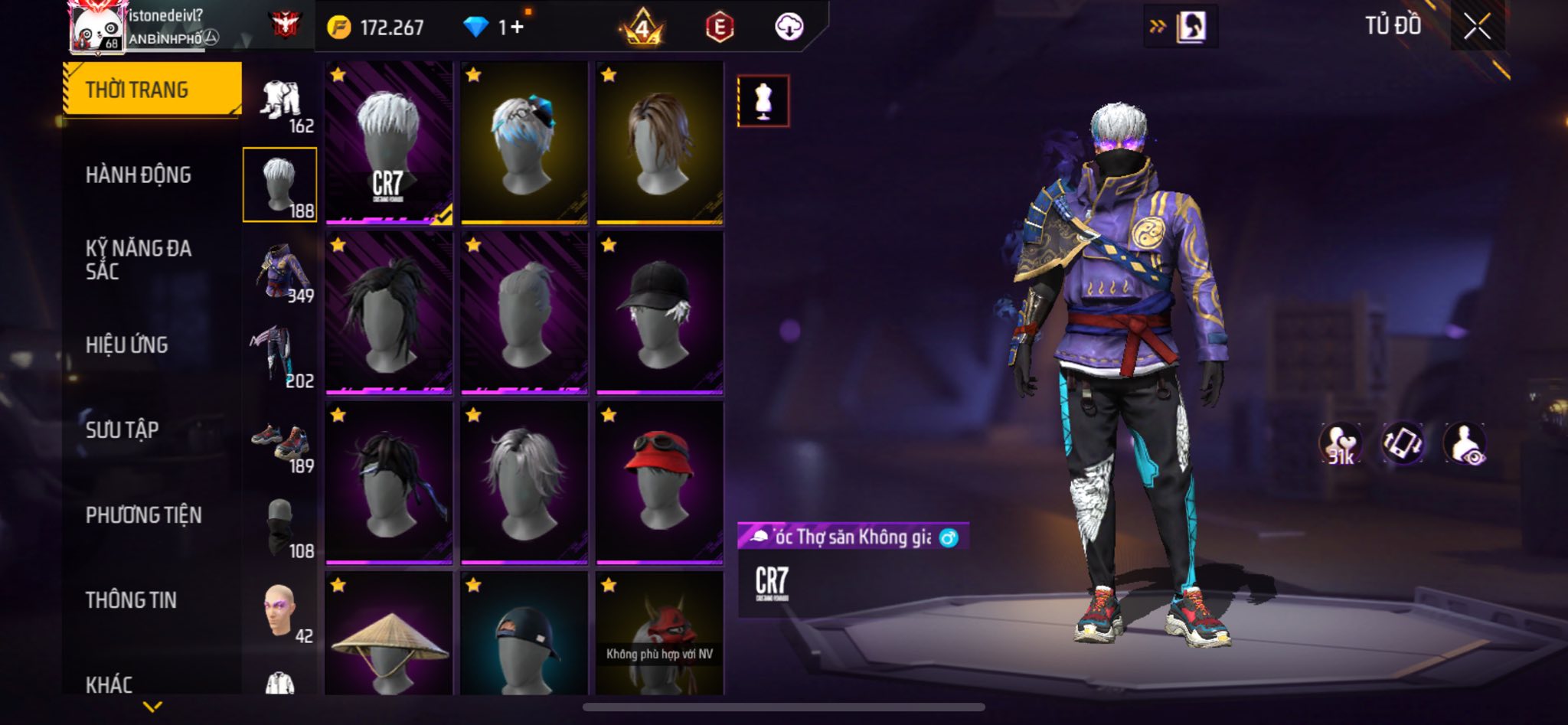
Task: Pick the long brown hair item
Action: click(x=659, y=144)
